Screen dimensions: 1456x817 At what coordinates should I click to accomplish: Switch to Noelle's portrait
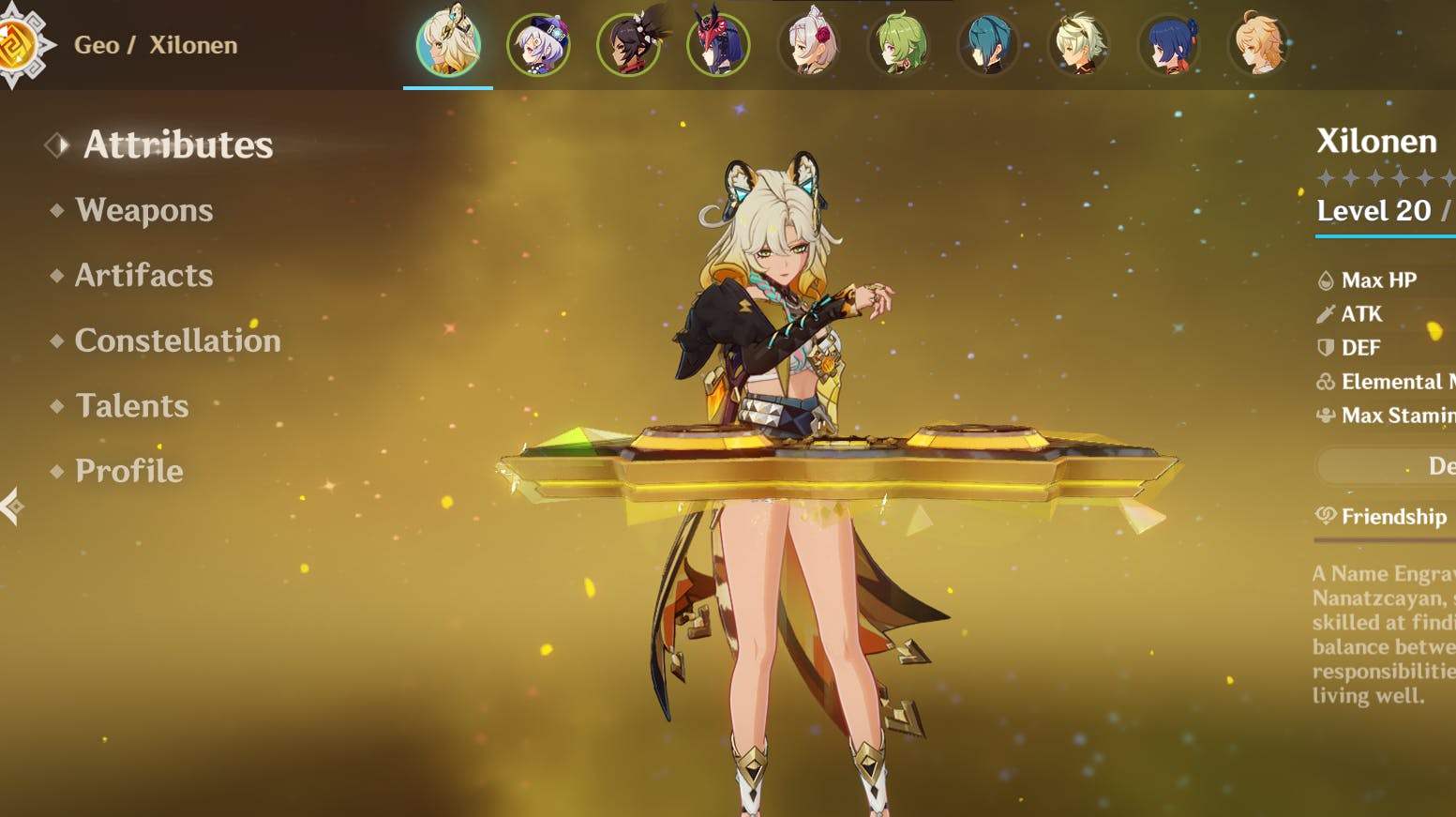pyautogui.click(x=808, y=44)
